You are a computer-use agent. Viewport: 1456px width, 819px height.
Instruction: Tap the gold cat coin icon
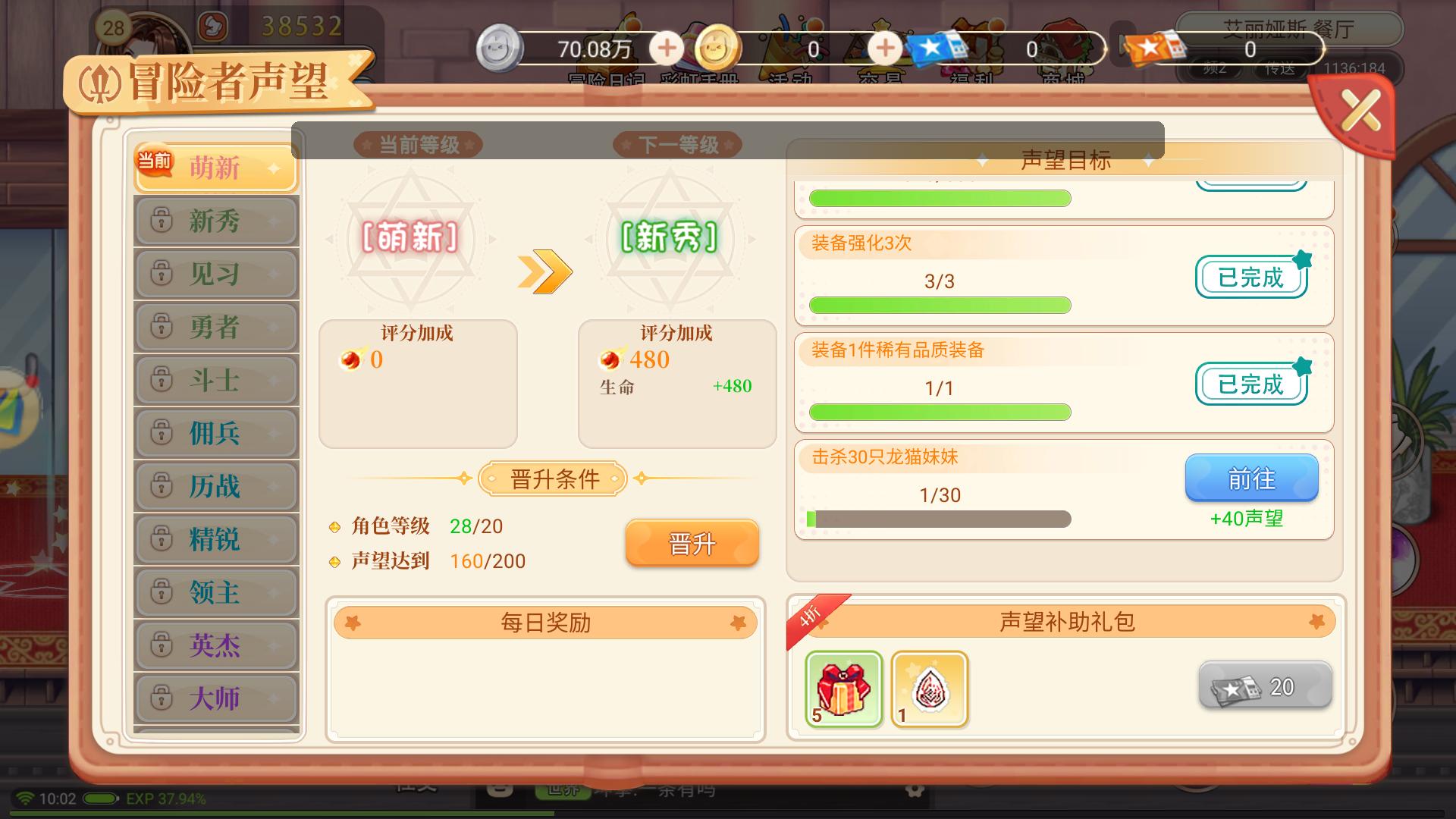click(x=717, y=47)
